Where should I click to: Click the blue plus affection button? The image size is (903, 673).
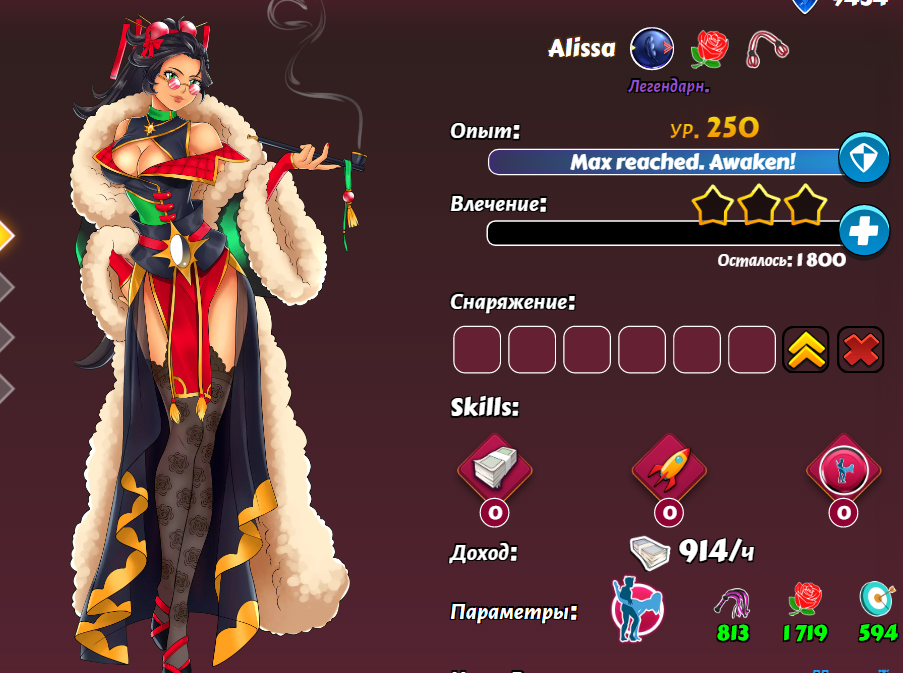tap(863, 231)
